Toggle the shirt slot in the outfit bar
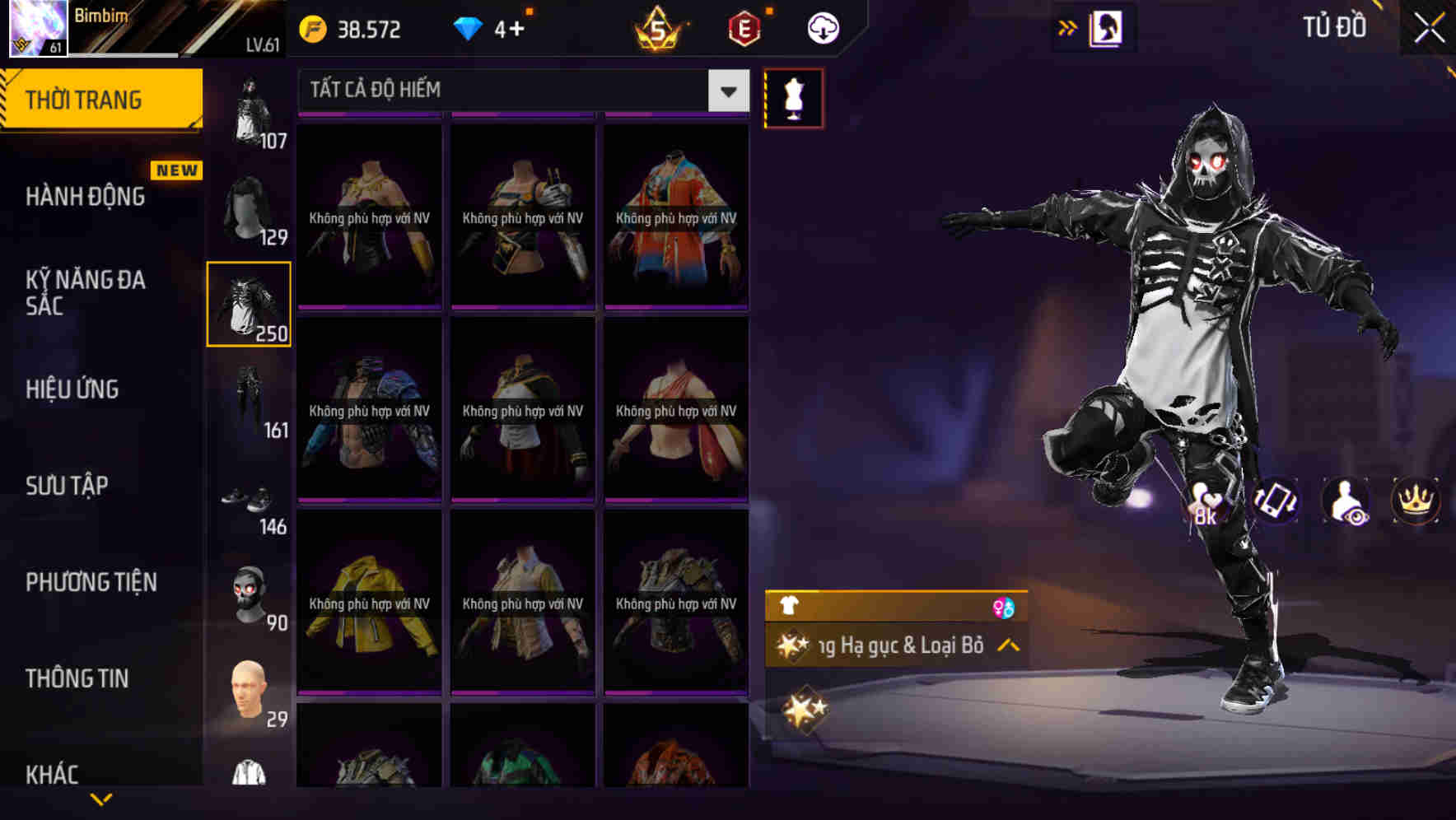Image resolution: width=1456 pixels, height=820 pixels. tap(790, 606)
